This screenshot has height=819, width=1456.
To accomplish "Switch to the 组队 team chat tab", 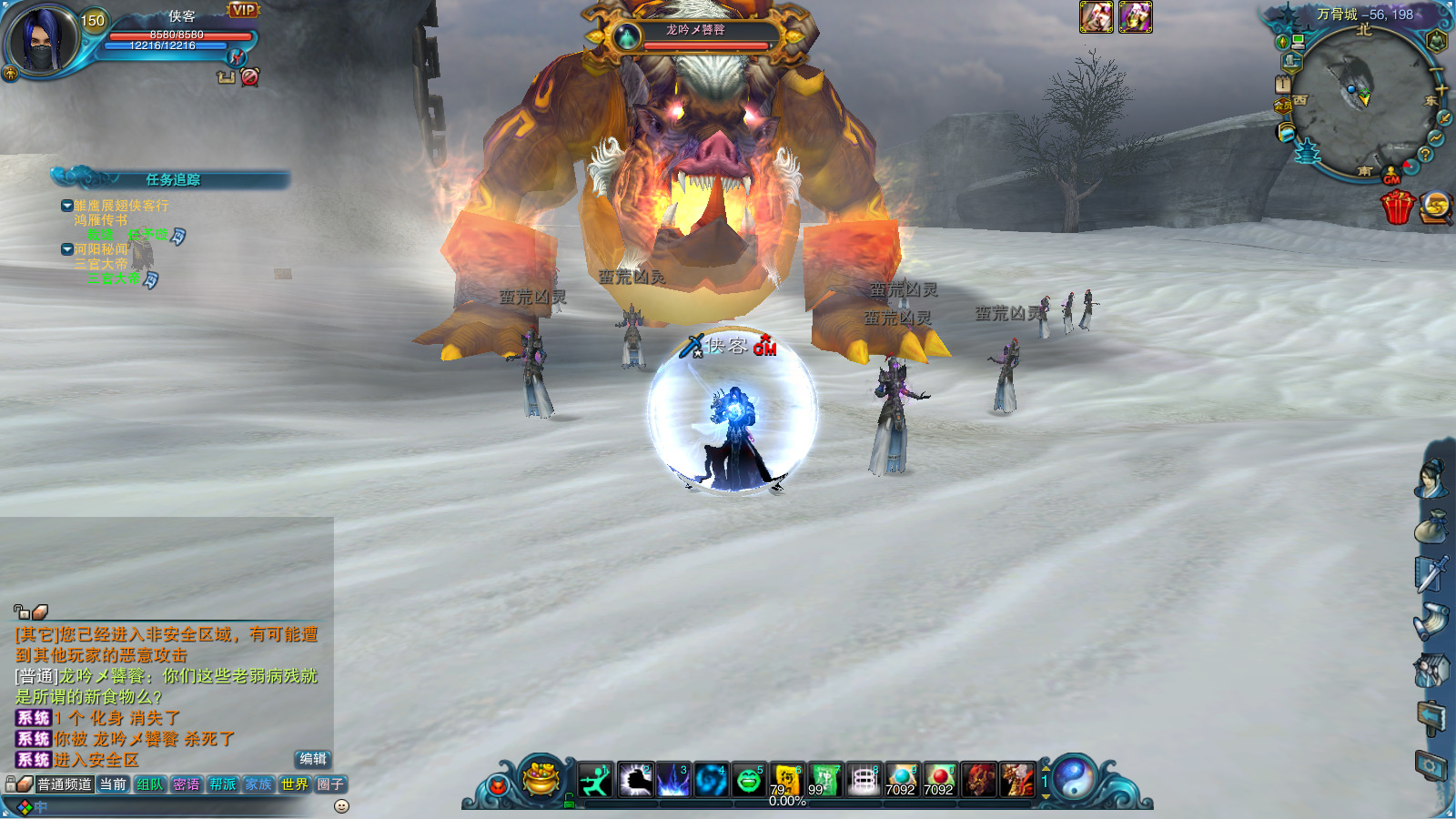I will point(149,784).
